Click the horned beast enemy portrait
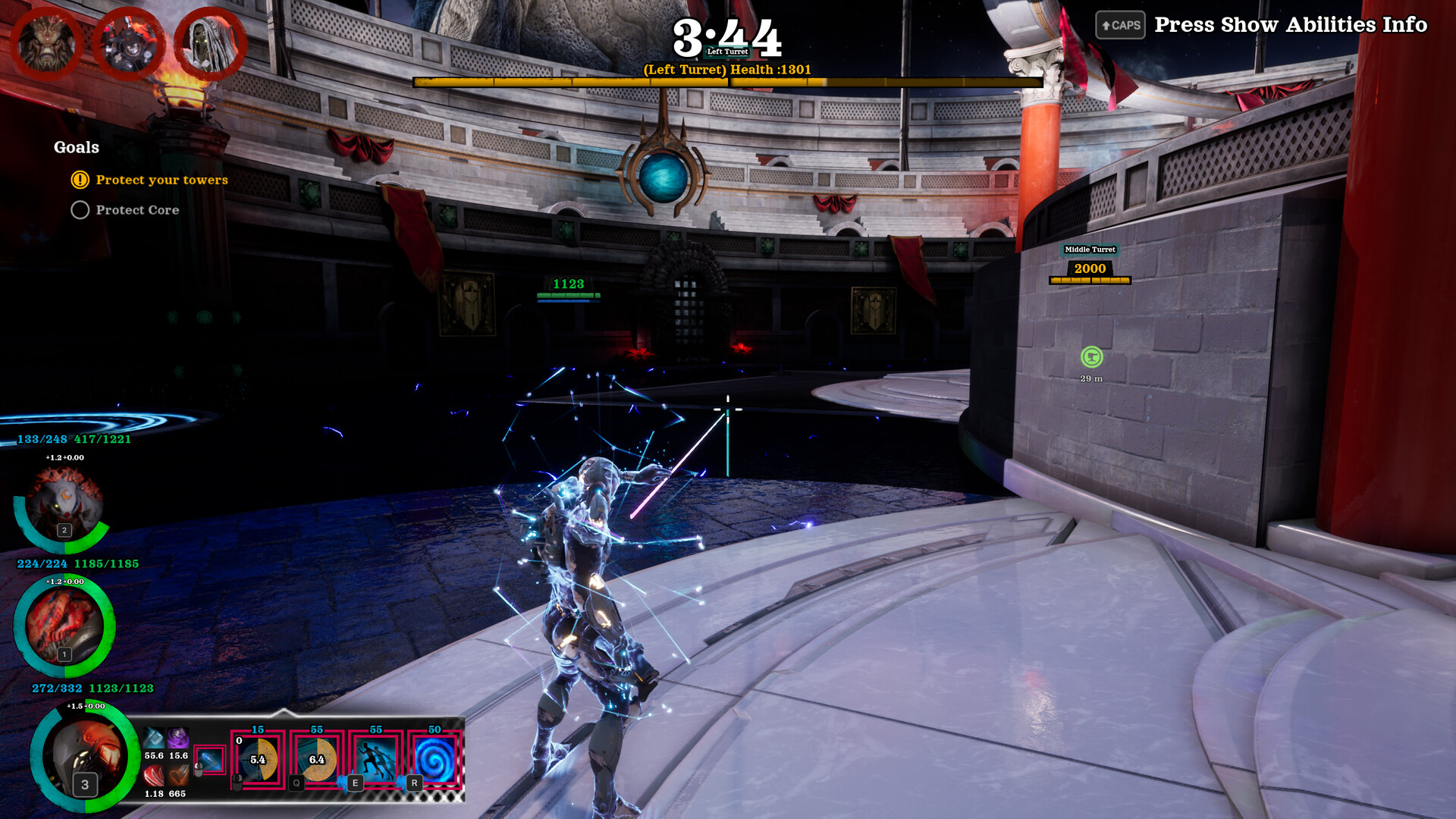Screen dimensions: 1456x819 click(x=47, y=43)
